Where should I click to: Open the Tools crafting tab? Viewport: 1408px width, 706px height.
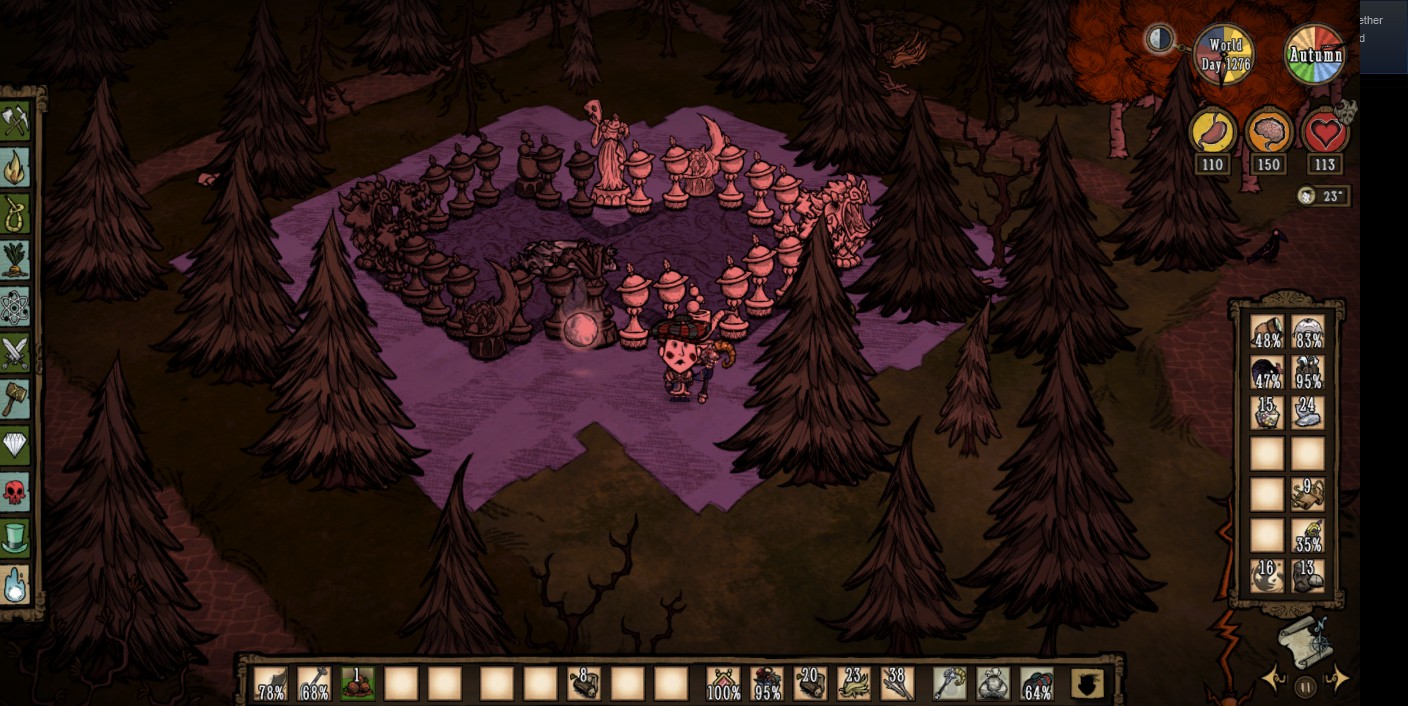[x=15, y=123]
